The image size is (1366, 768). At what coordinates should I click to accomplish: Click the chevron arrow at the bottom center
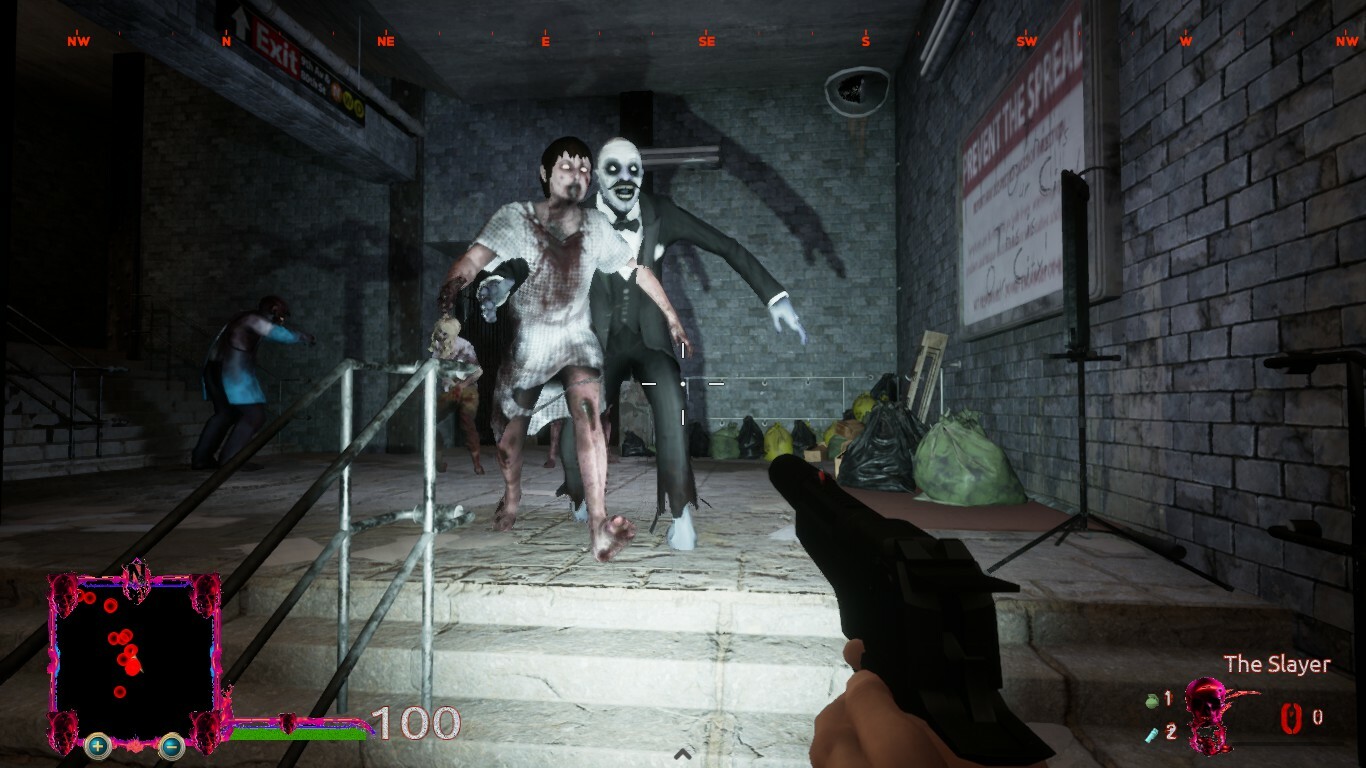click(683, 755)
